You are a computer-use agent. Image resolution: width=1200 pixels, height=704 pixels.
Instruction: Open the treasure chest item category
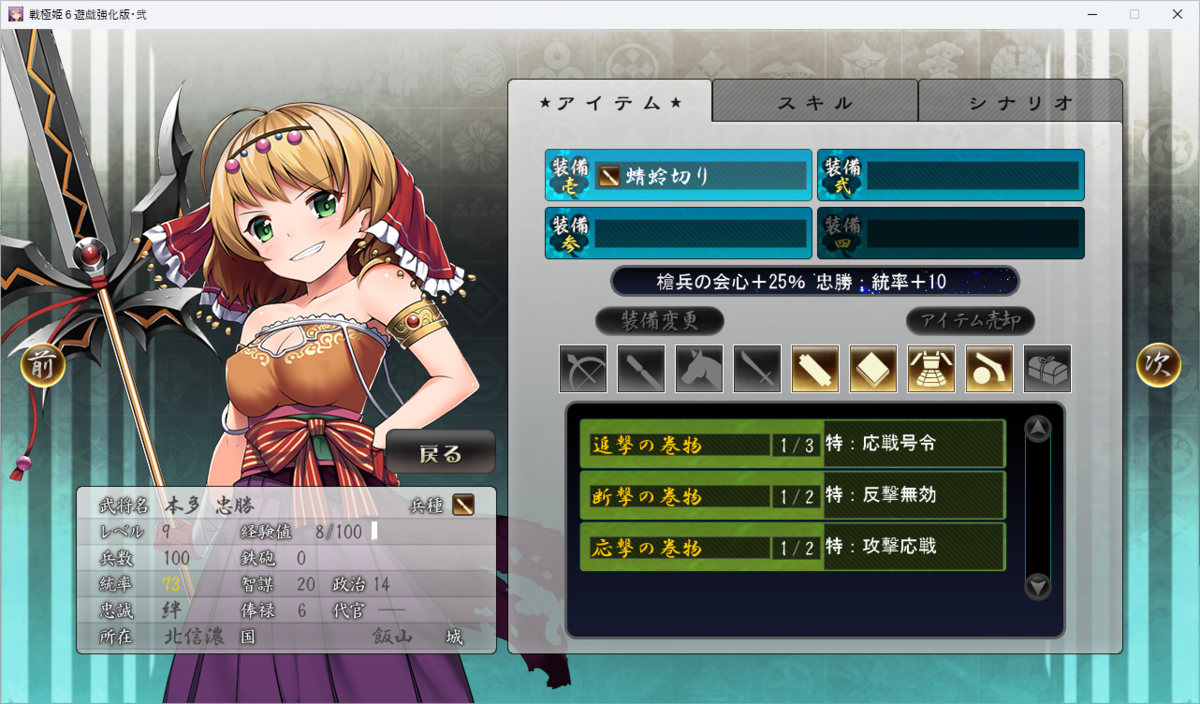[1047, 369]
